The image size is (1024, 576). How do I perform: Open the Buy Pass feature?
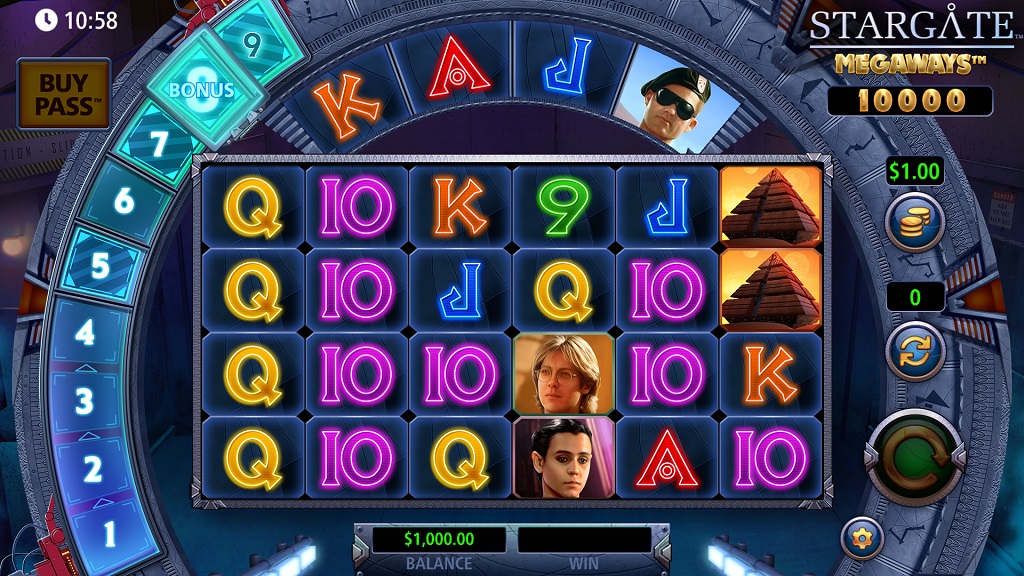(x=63, y=93)
